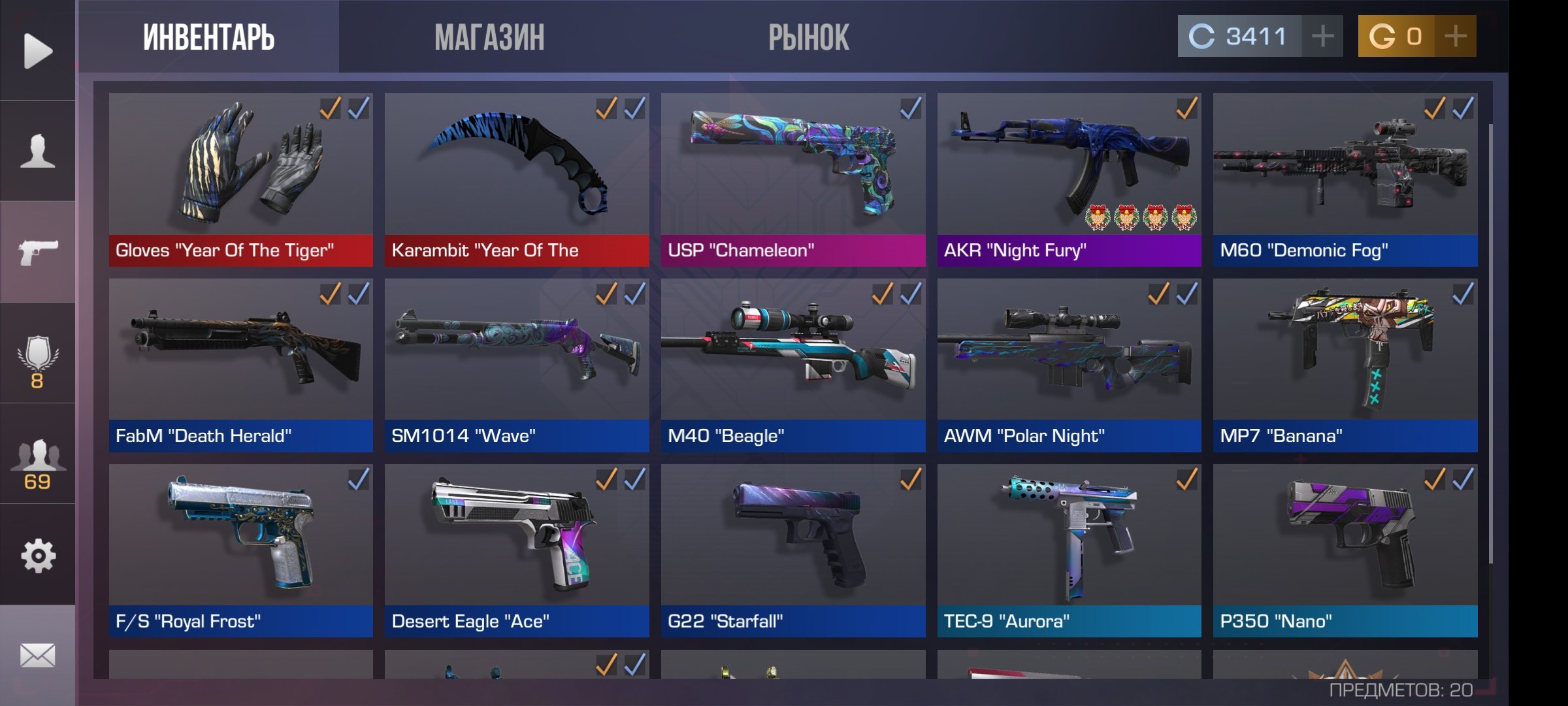1568x706 pixels.
Task: Add gold currency with plus button
Action: [x=1456, y=36]
